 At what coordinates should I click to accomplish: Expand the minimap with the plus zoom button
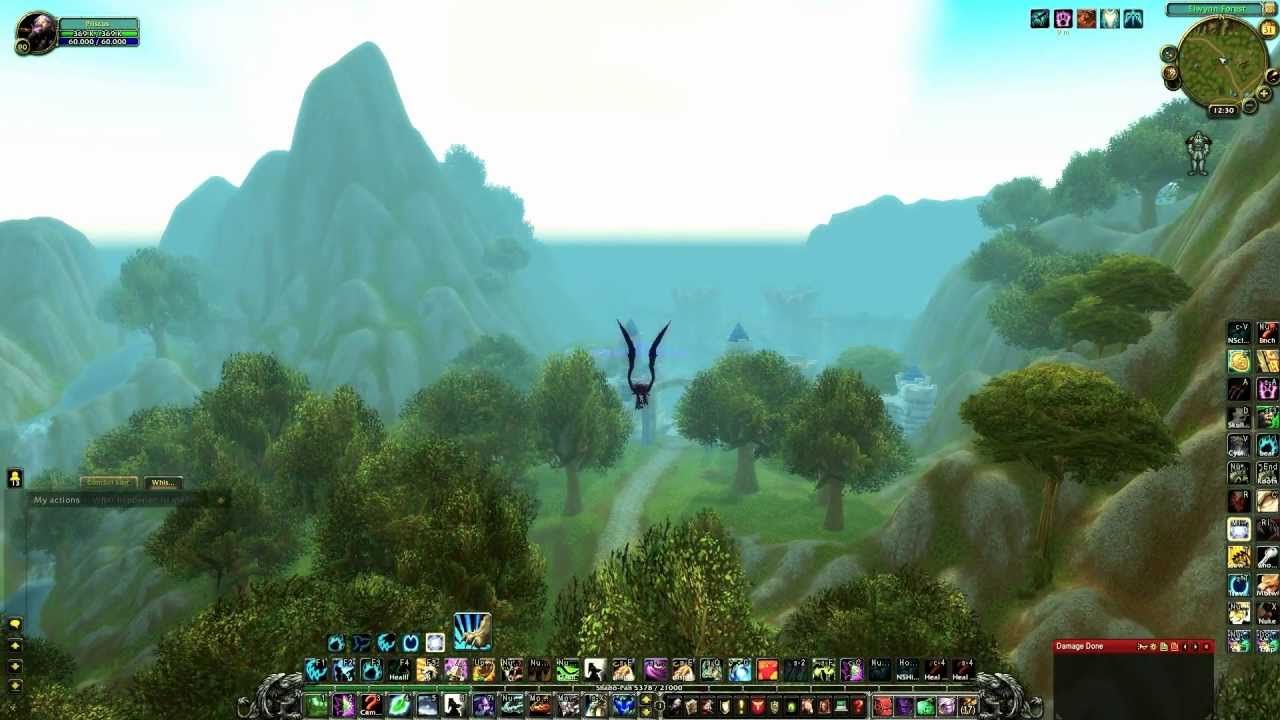[1264, 93]
